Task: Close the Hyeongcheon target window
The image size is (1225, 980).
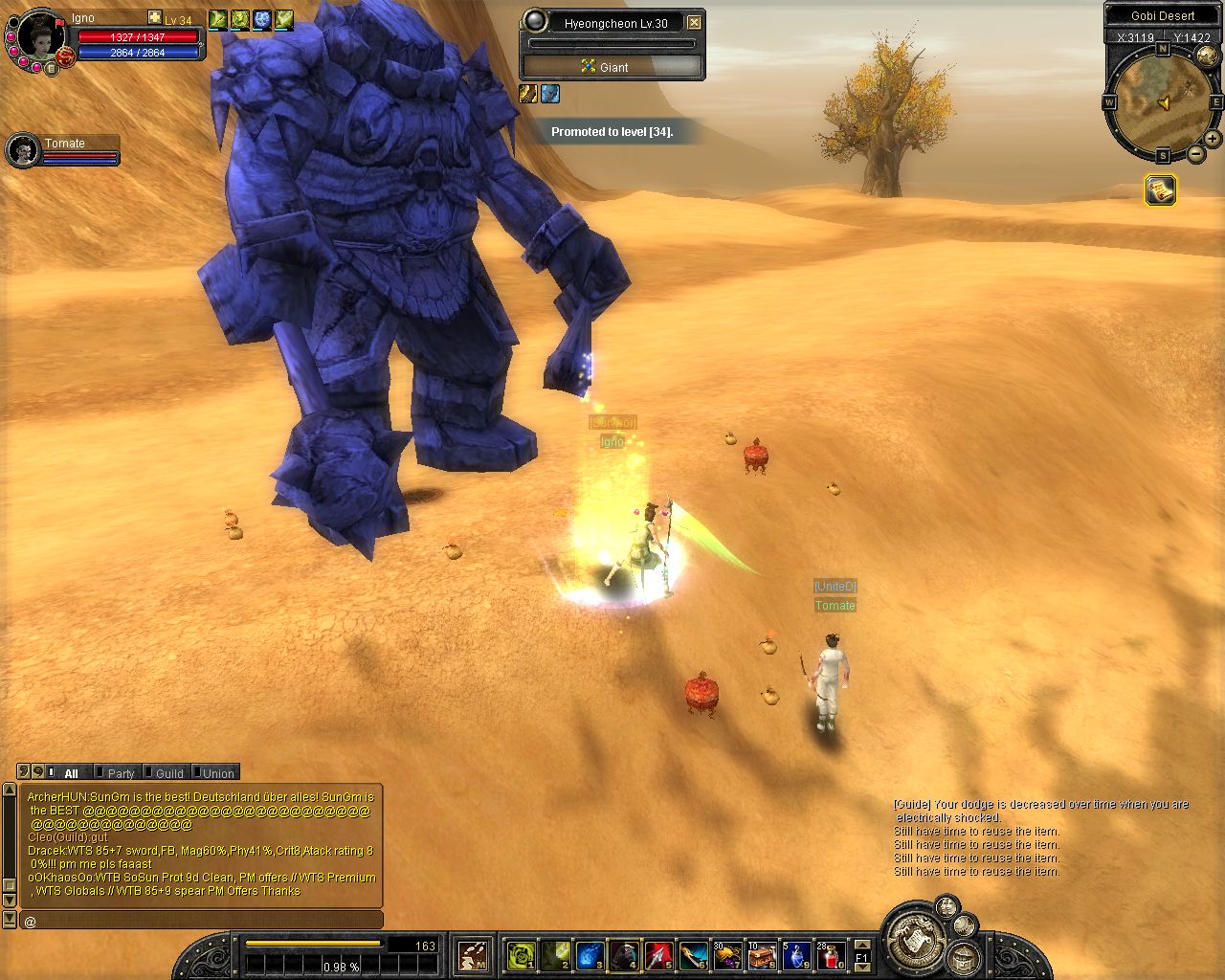Action: point(695,23)
